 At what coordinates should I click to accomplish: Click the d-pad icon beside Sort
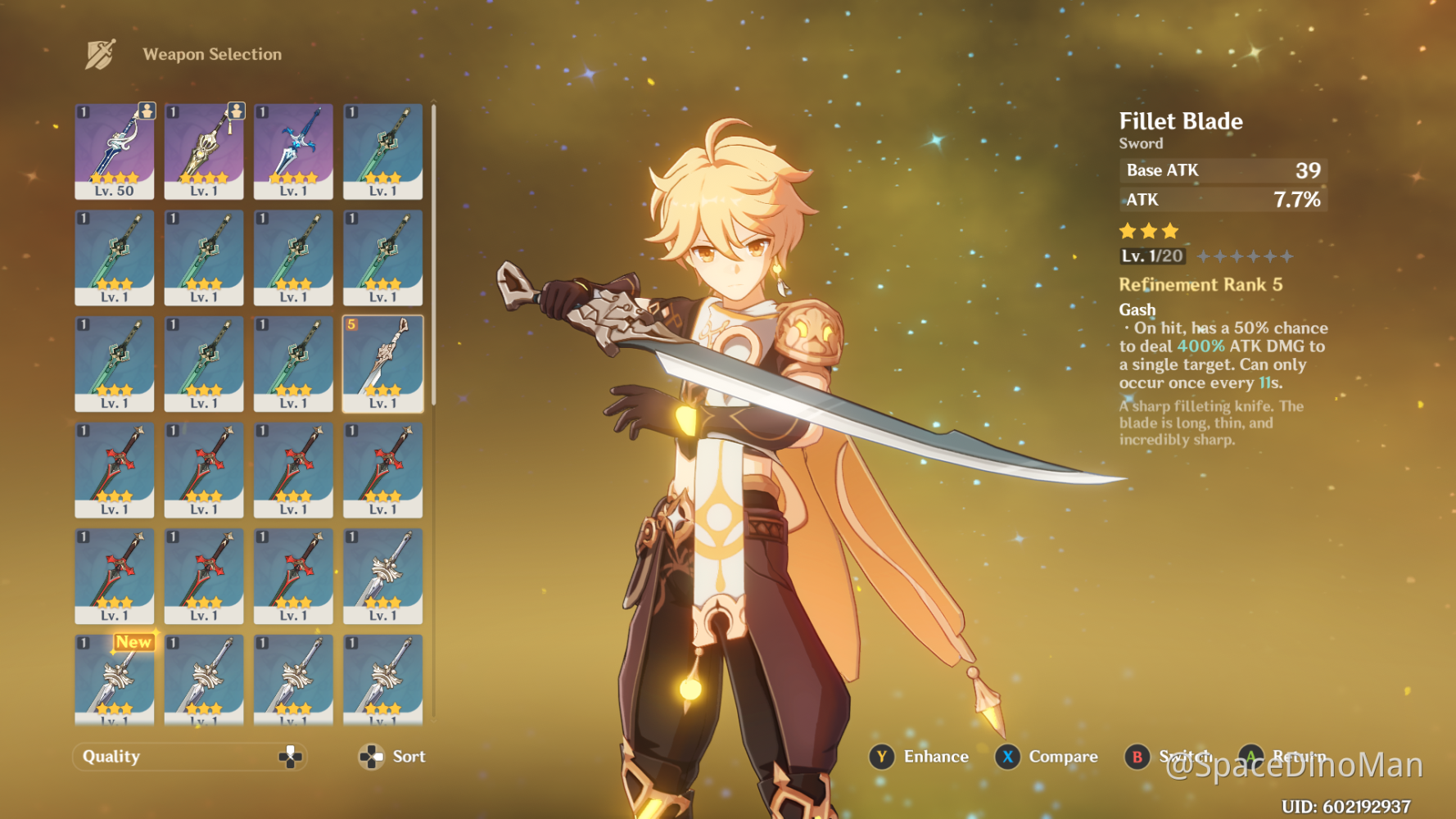[x=371, y=757]
